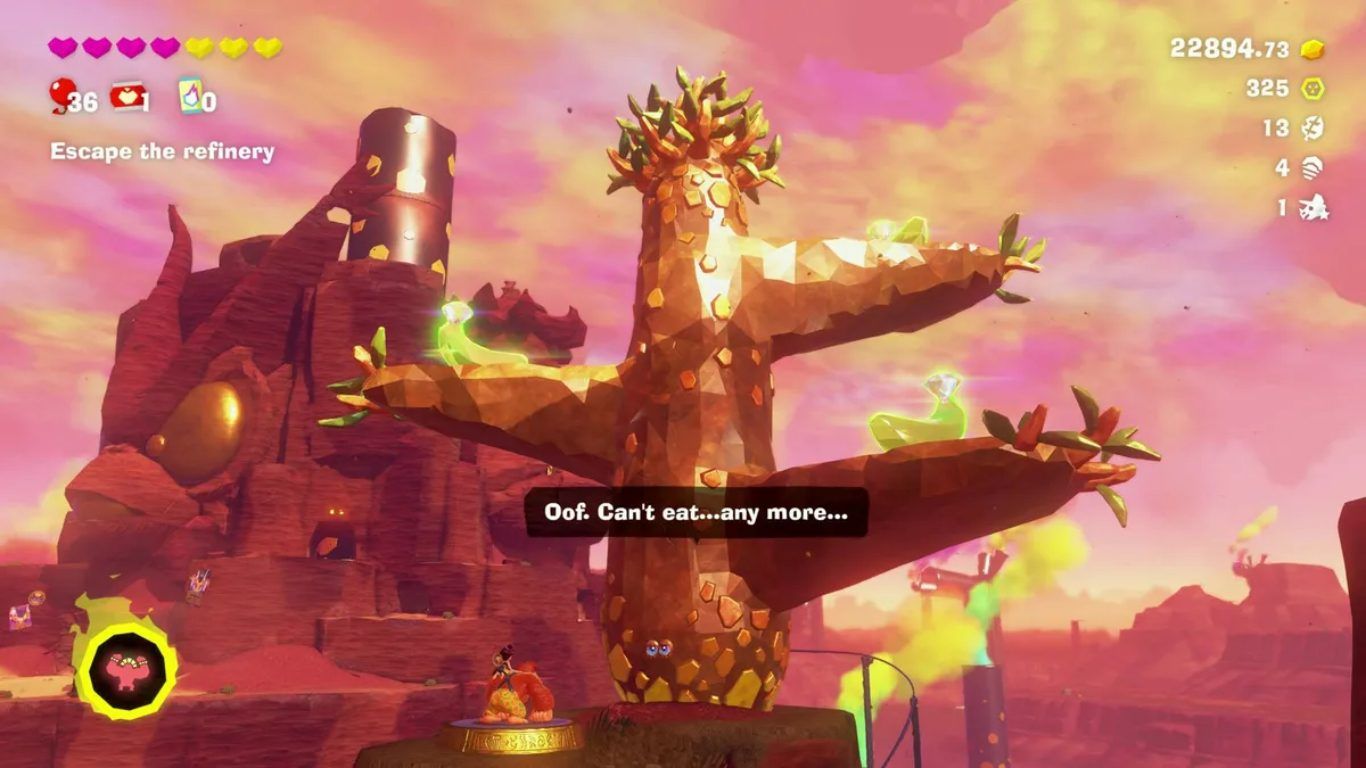Click the leaf fossil icon
The image size is (1366, 768).
tap(1312, 129)
